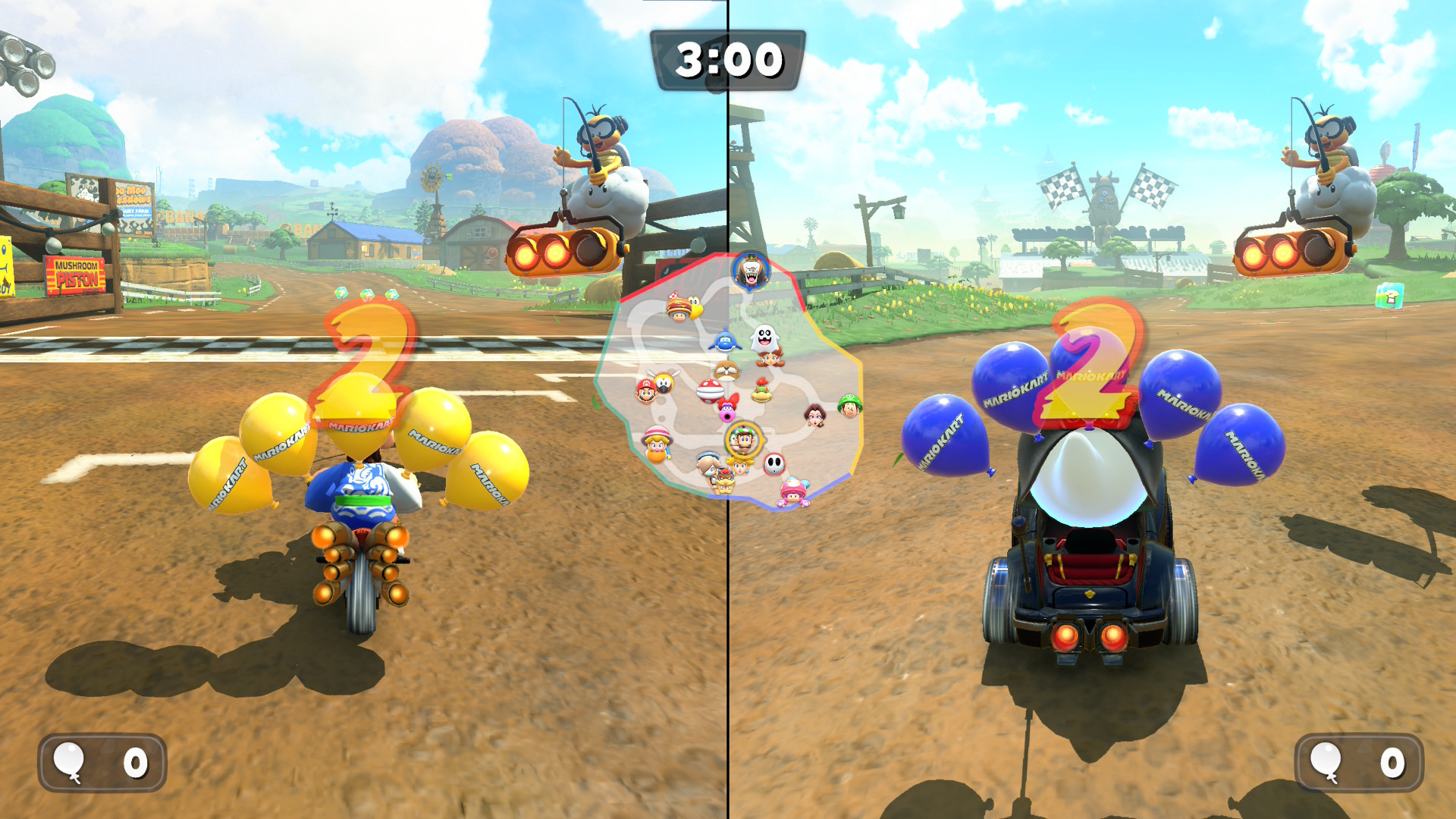Pick the burger-hat Toad marker

click(679, 308)
